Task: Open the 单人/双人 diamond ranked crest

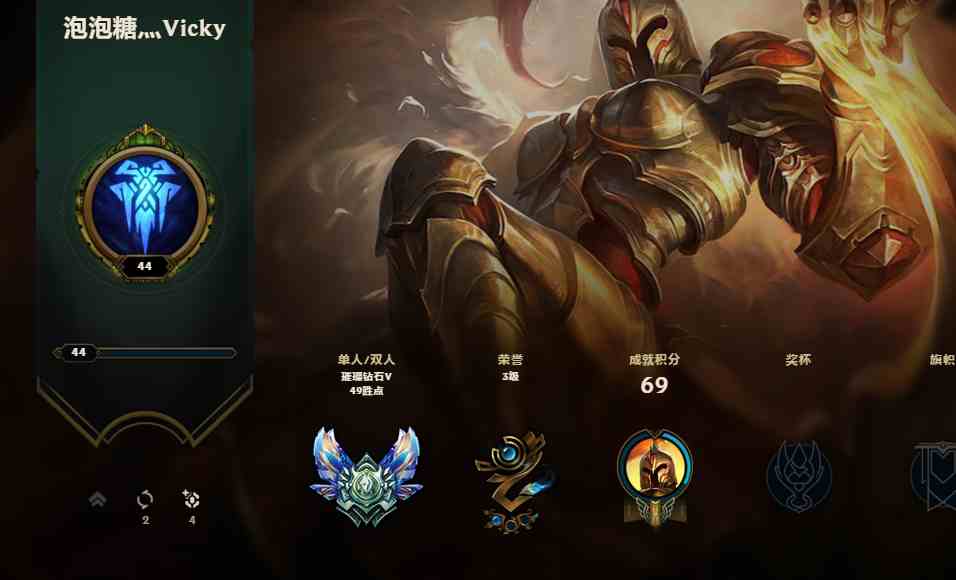Action: [x=365, y=474]
